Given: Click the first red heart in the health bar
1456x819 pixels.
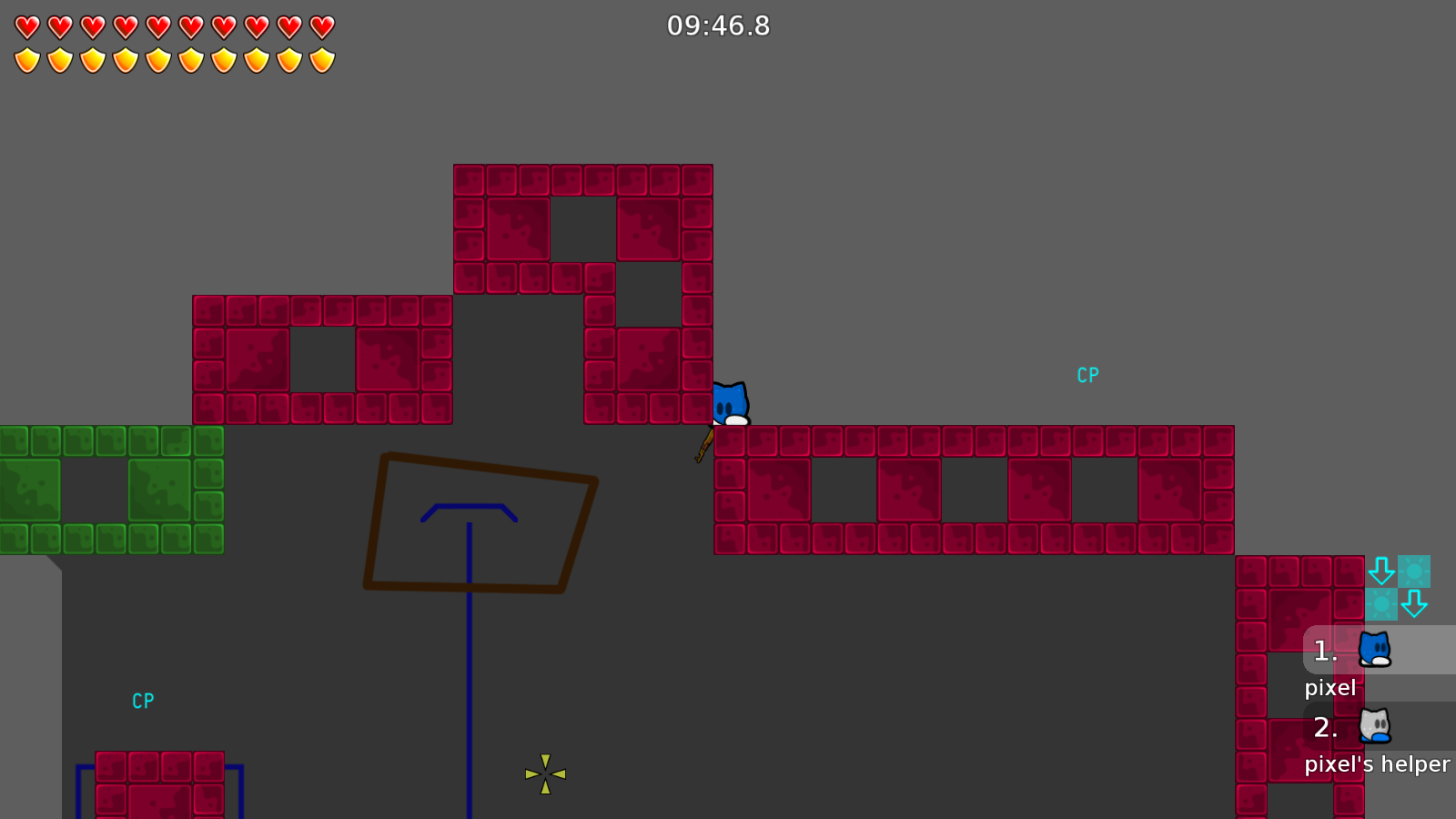Looking at the screenshot, I should pos(26,25).
